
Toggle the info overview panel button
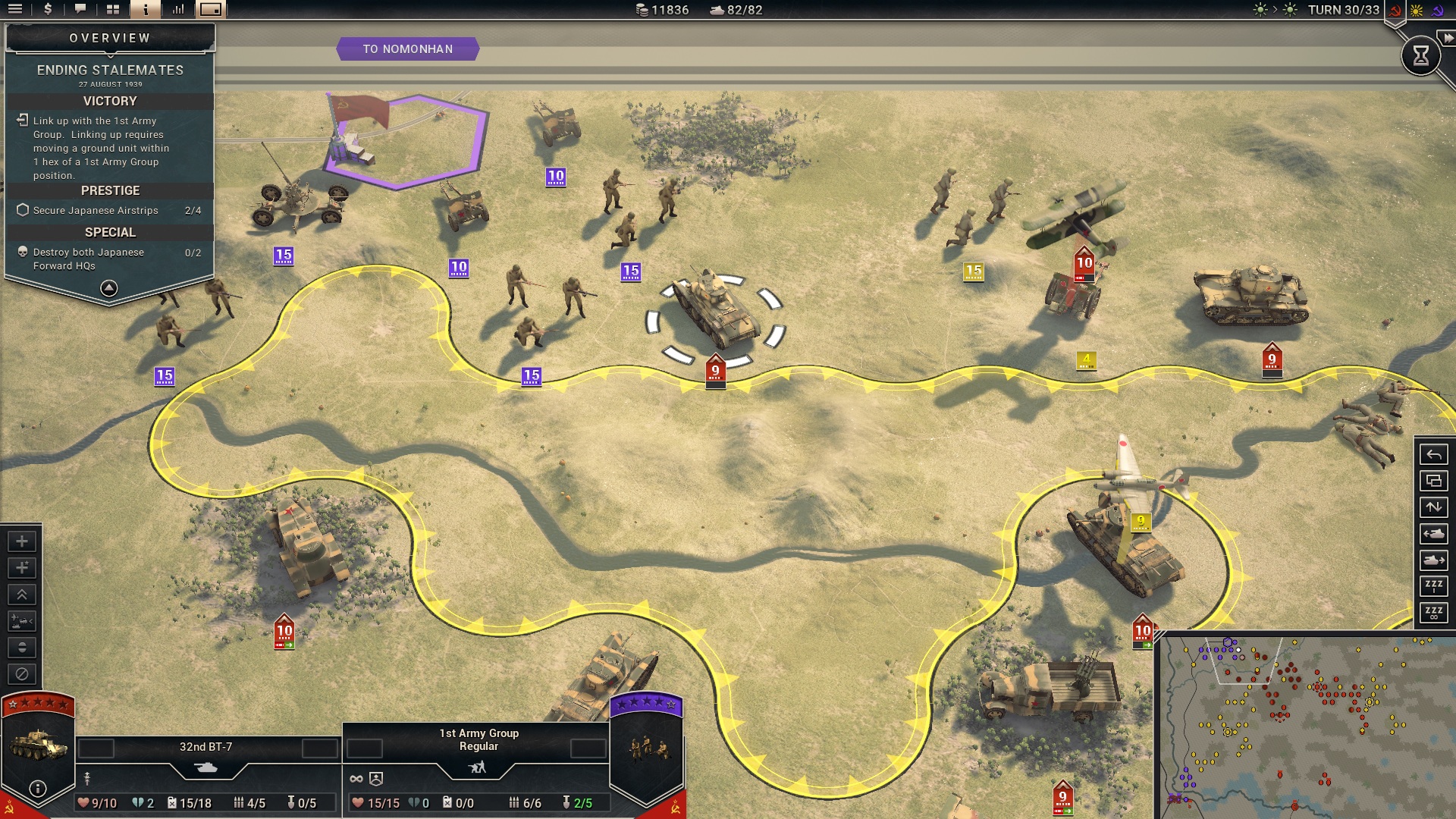(x=145, y=10)
